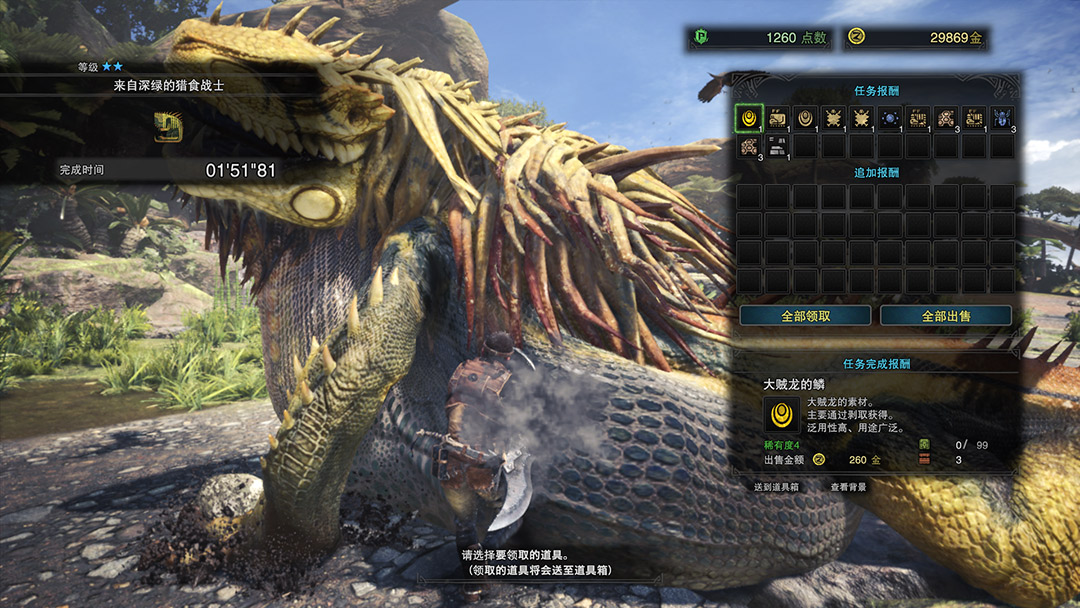Pick the pale beige scale reward slot
Viewport: 1080px width, 608px height.
[x=805, y=118]
